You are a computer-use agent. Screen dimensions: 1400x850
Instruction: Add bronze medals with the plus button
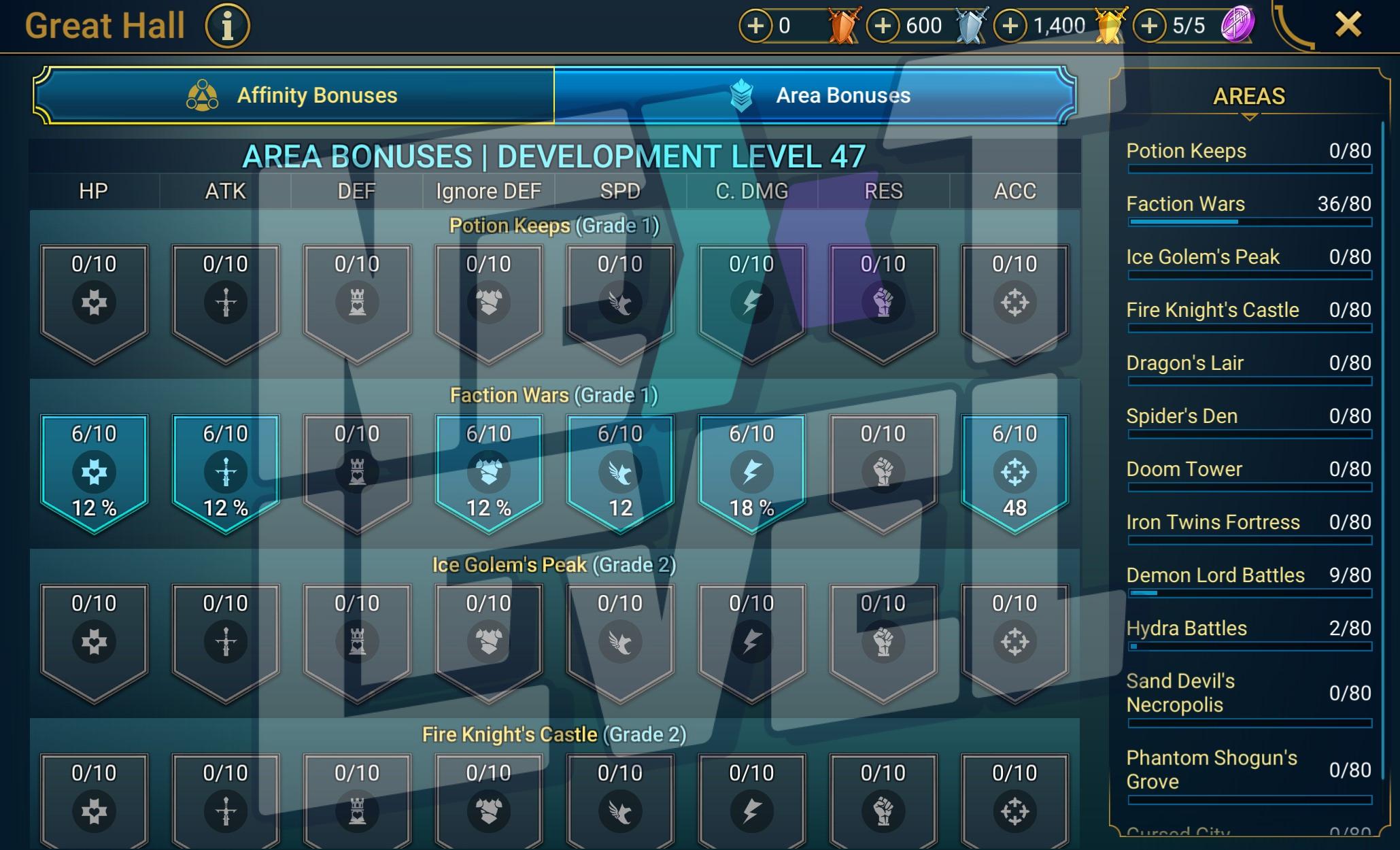(x=755, y=26)
